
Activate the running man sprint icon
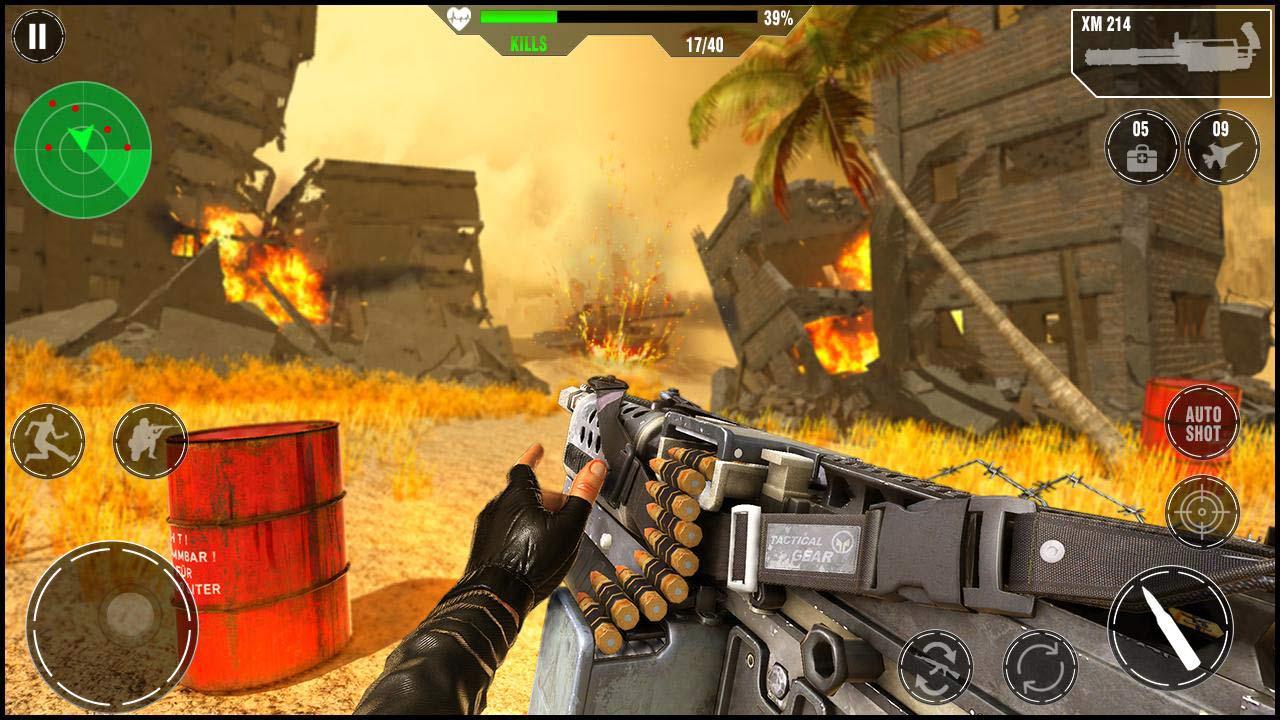click(47, 441)
